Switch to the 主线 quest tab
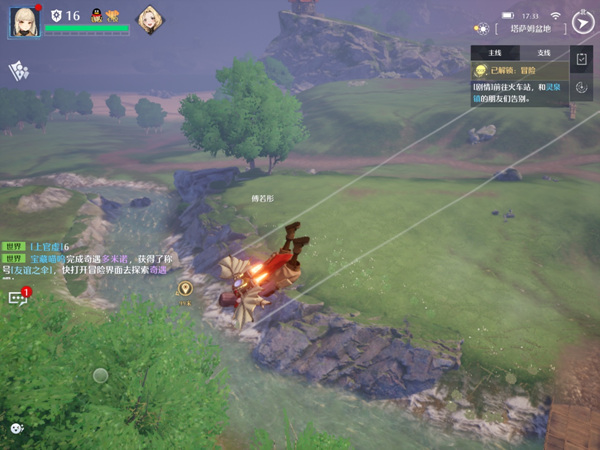The width and height of the screenshot is (600, 450). click(x=494, y=52)
